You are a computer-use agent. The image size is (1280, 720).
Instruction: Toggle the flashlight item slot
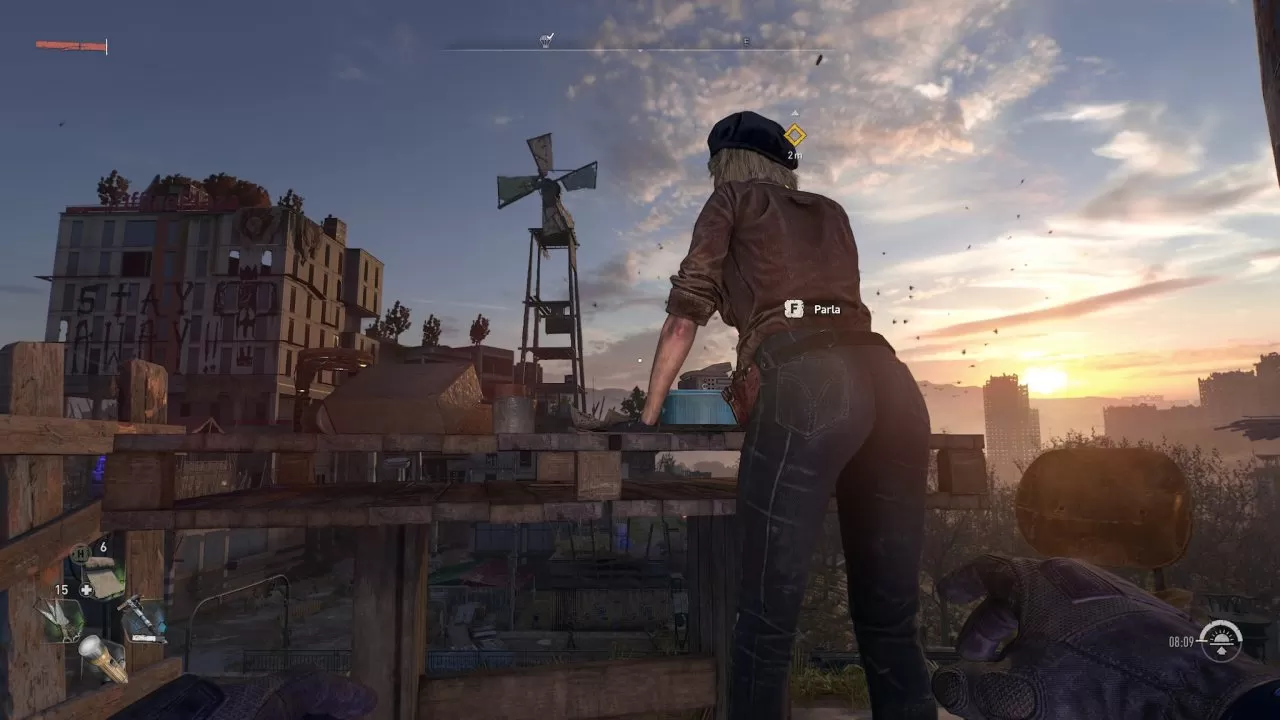click(x=101, y=657)
